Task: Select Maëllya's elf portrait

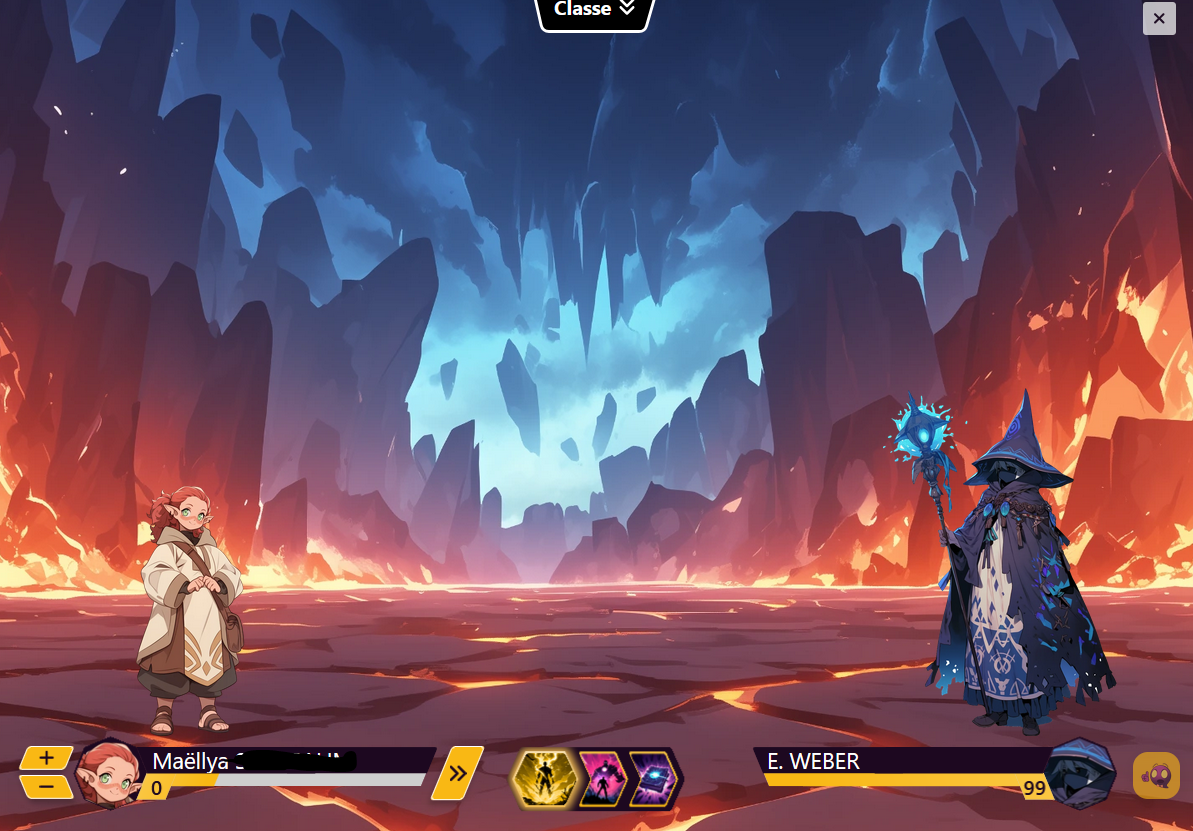Action: [x=108, y=774]
